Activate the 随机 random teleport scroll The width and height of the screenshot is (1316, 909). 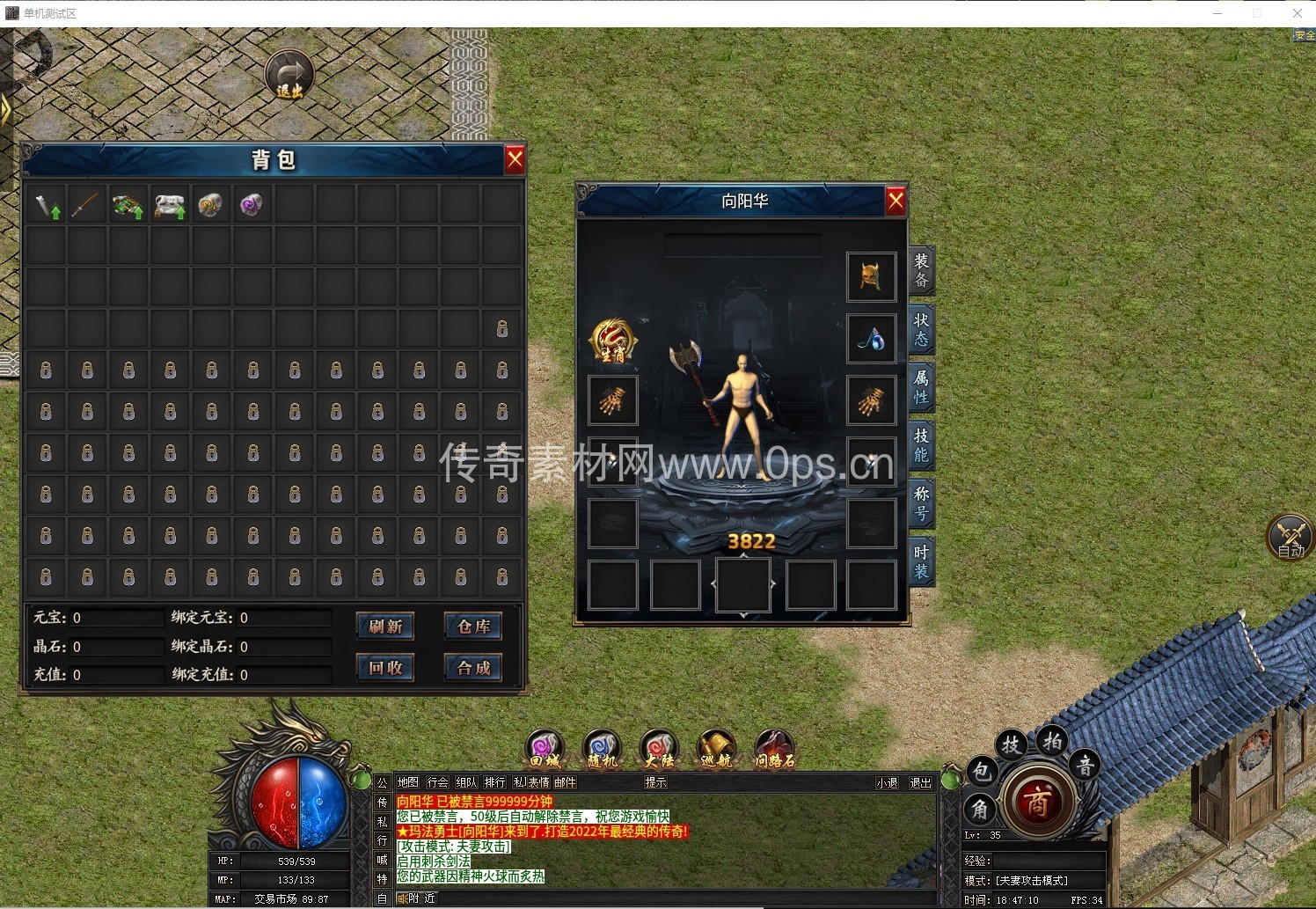602,750
